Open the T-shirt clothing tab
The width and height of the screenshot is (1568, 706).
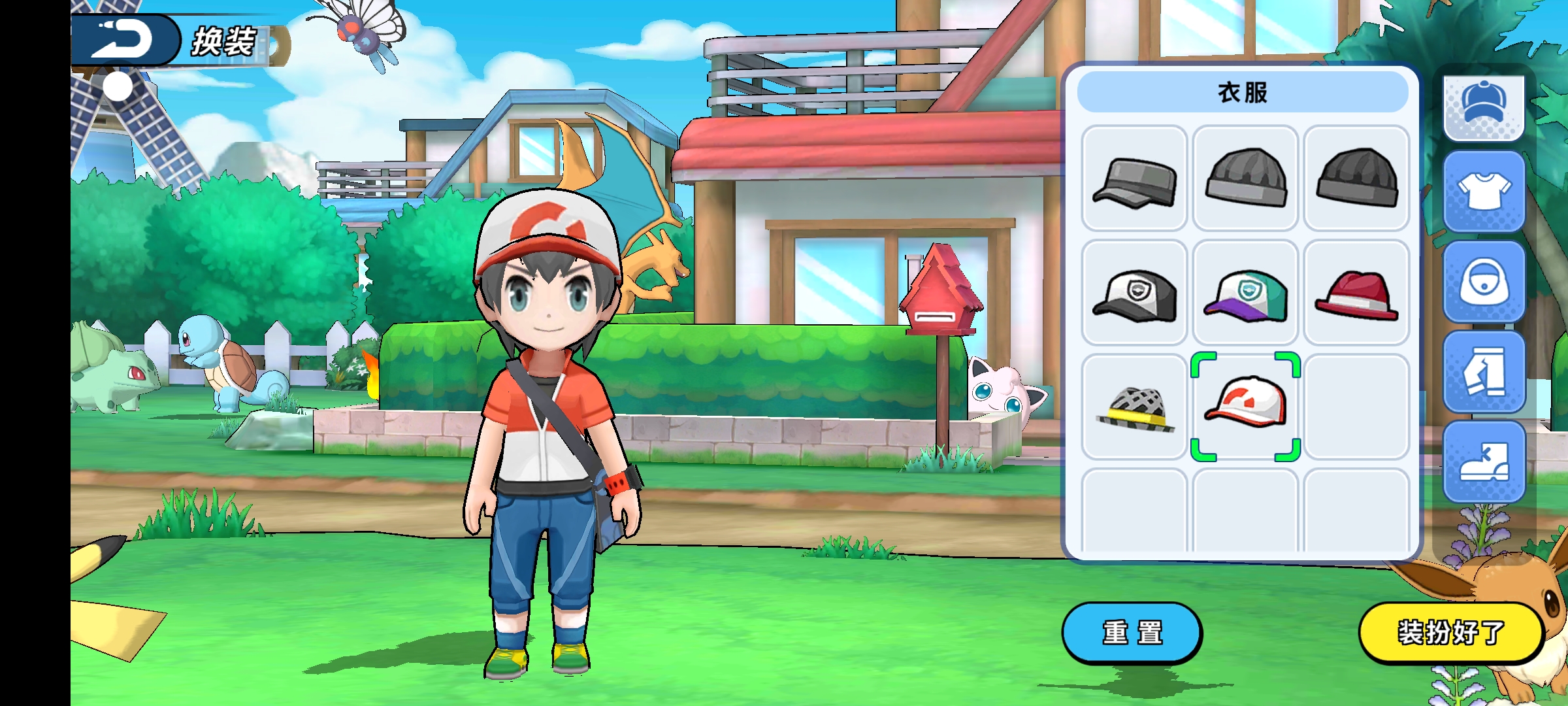1484,192
